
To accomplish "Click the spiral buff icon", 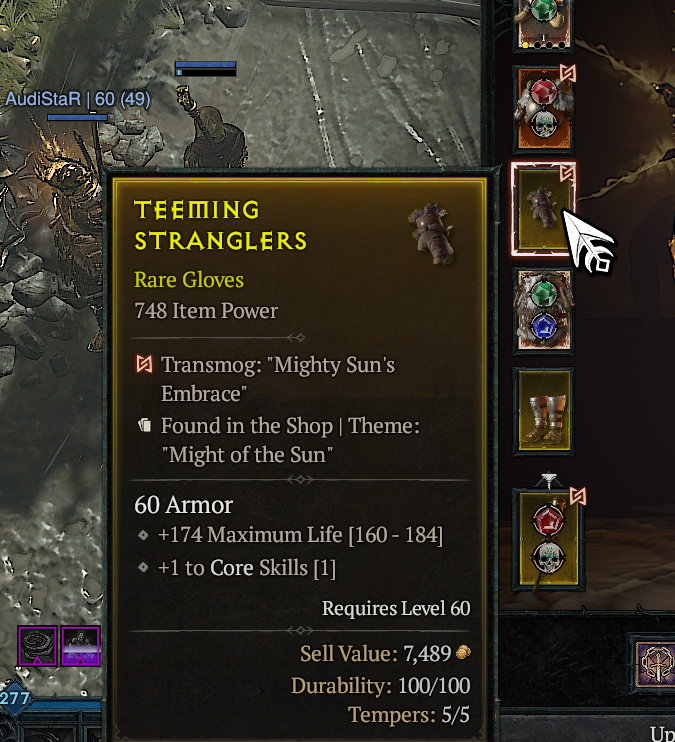I will (38, 645).
